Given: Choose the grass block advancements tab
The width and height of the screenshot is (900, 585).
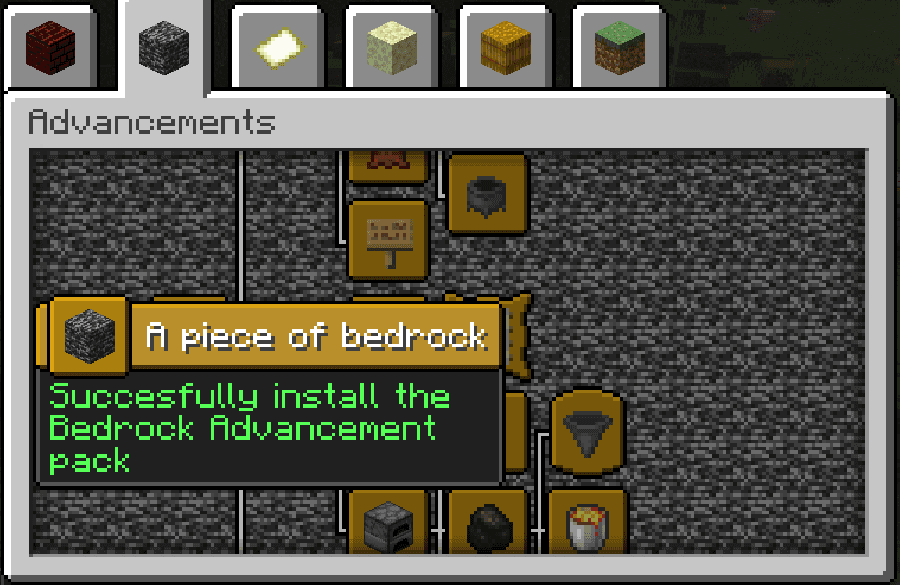Looking at the screenshot, I should [618, 47].
